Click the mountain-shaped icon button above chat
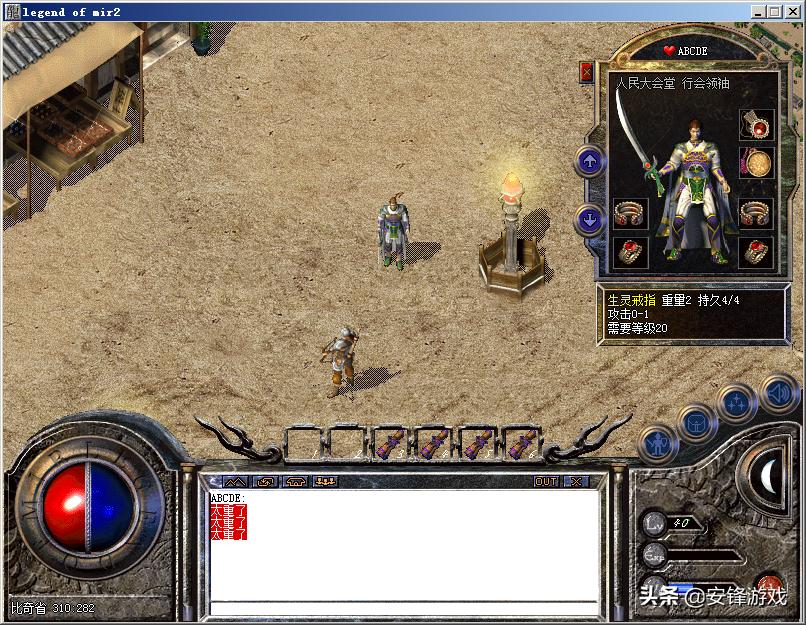This screenshot has width=806, height=625. [236, 482]
